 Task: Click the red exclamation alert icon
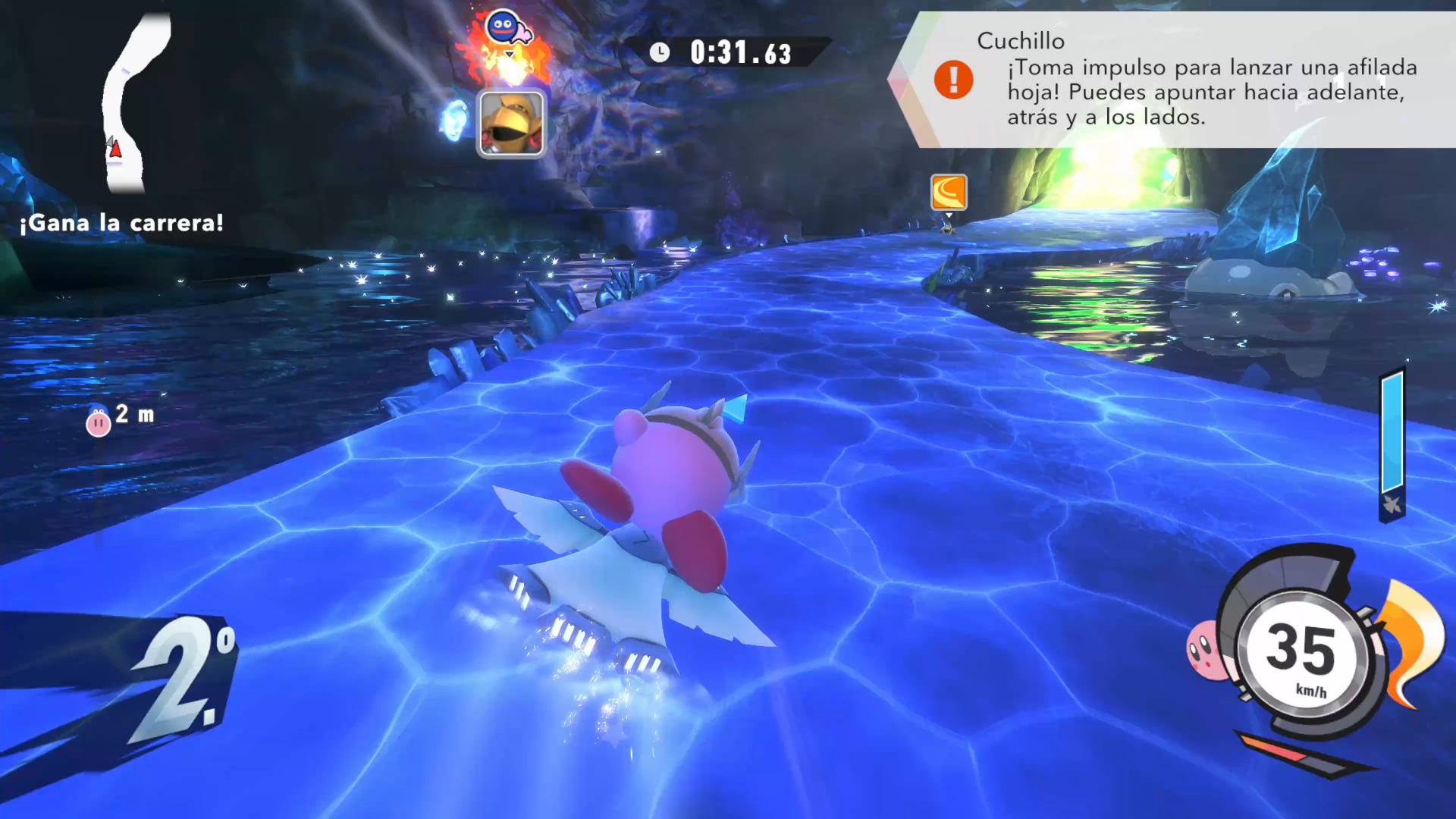(953, 79)
